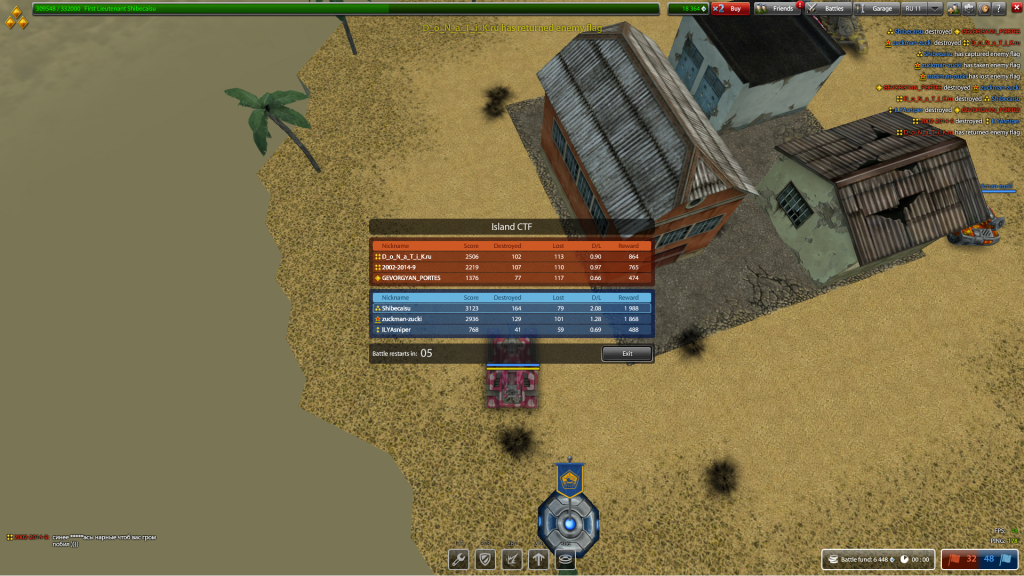
Task: Buy crystals with the x2 Buy button
Action: pos(731,8)
